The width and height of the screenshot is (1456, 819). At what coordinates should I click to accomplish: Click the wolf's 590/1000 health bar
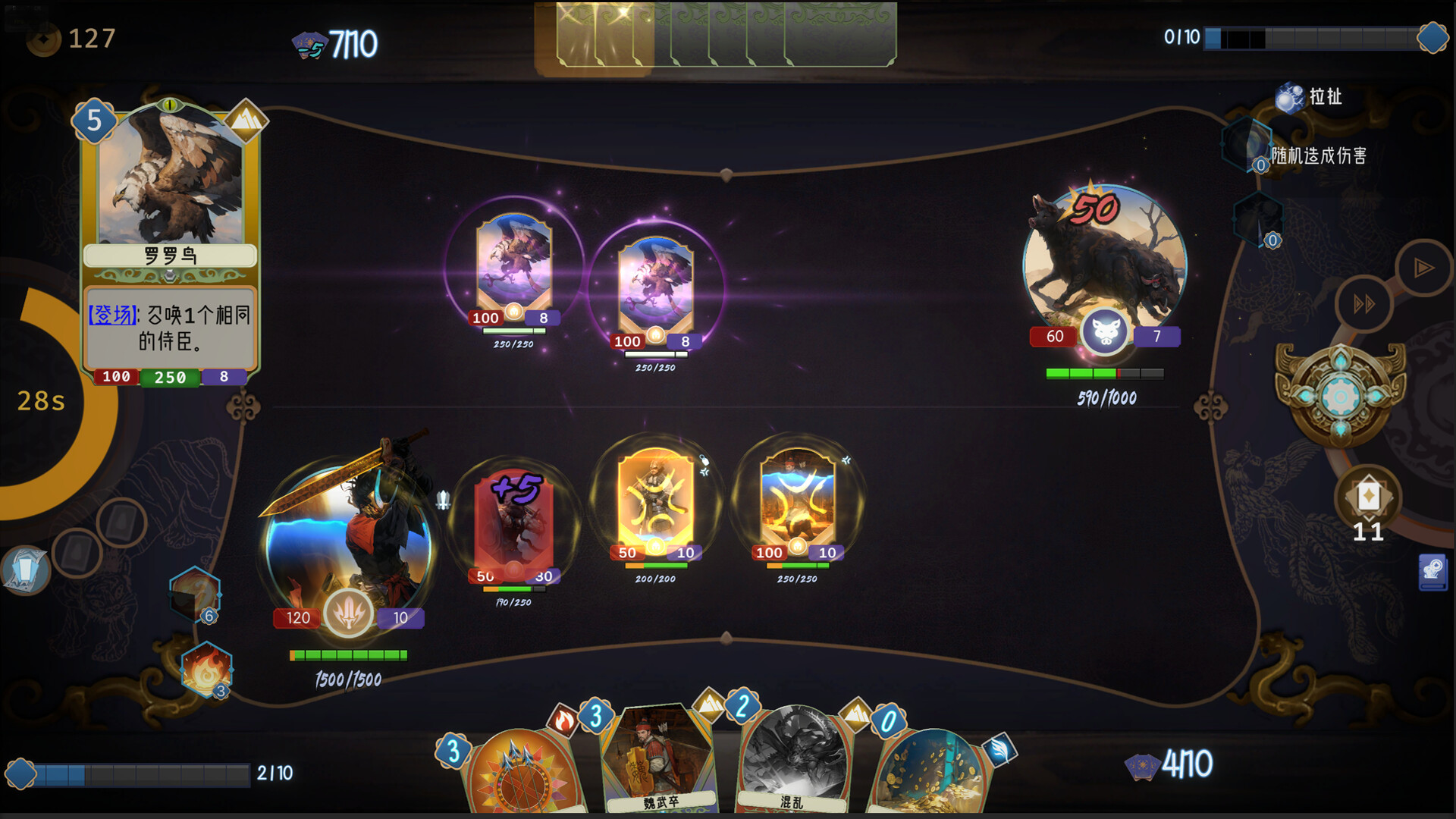pos(1104,373)
